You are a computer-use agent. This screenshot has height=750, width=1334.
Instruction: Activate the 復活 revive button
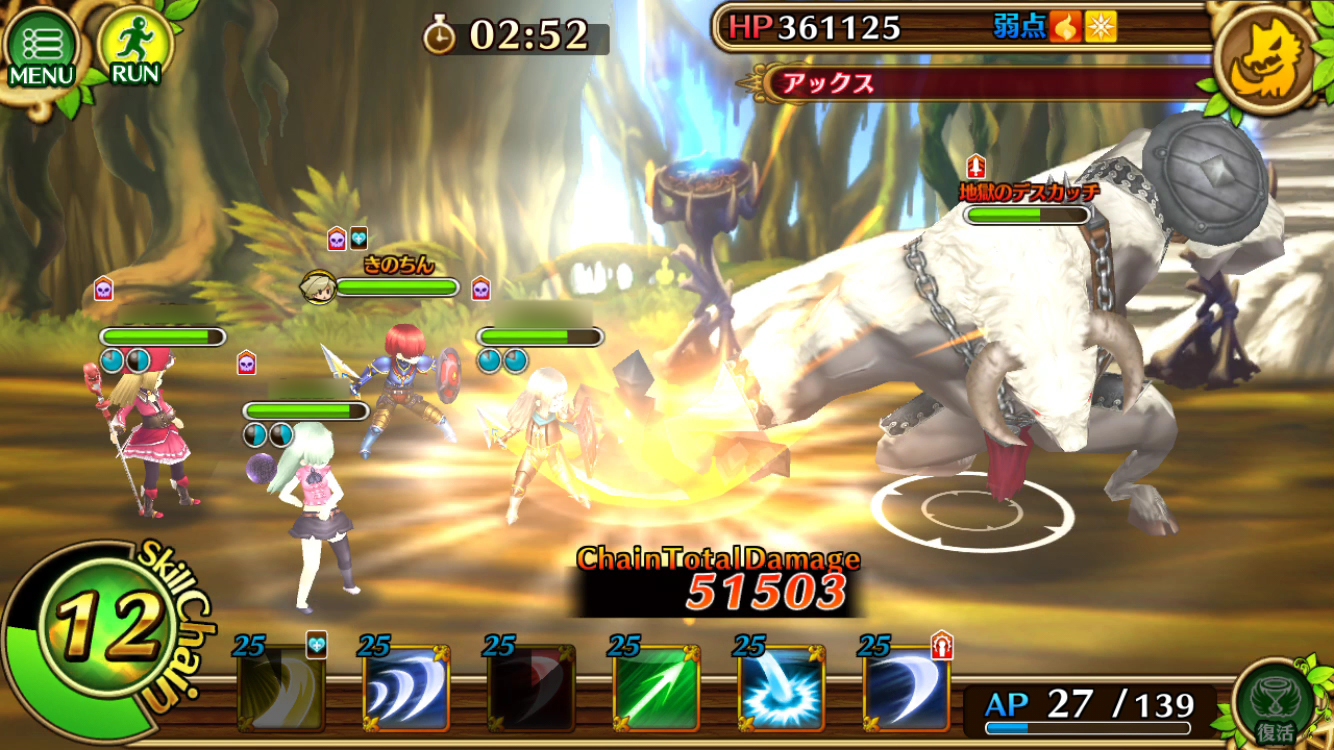coord(1273,703)
